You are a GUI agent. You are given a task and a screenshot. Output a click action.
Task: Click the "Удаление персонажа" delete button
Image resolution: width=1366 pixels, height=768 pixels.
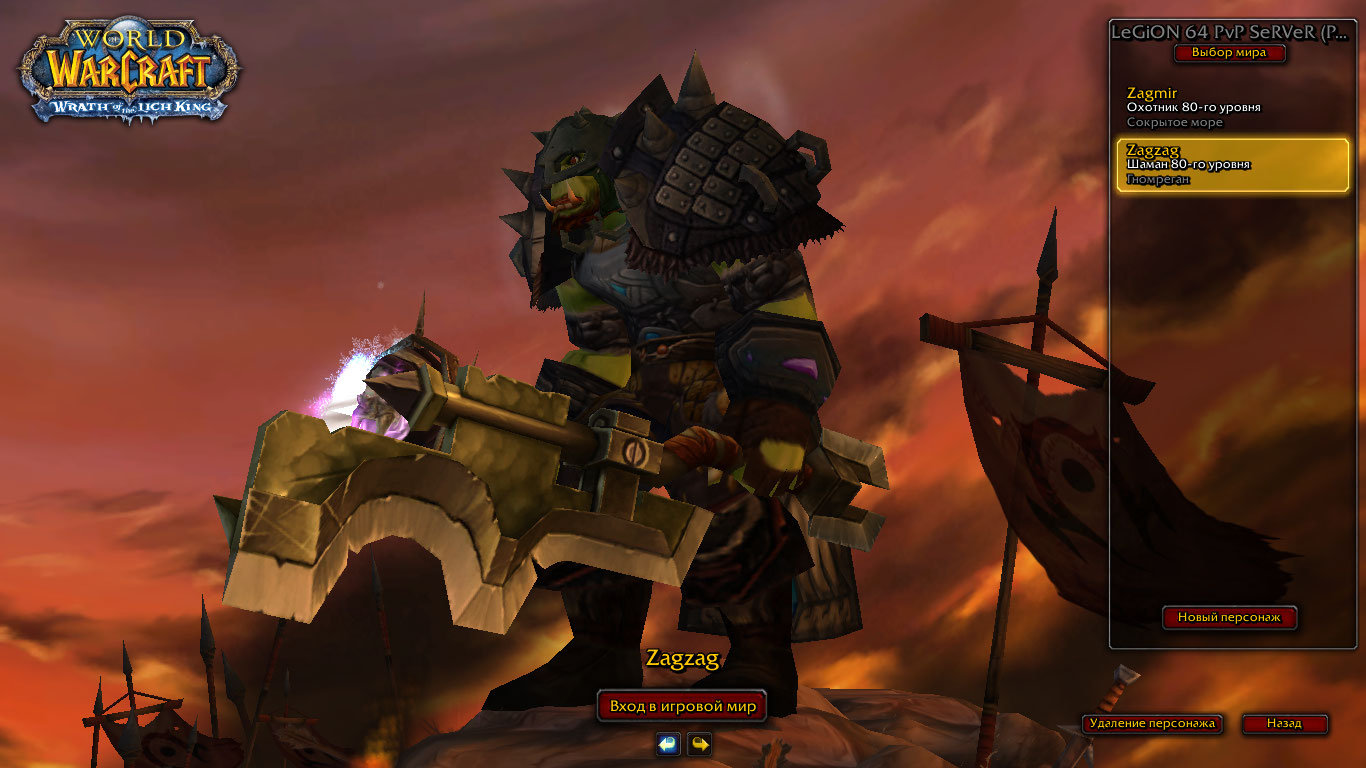(1152, 723)
